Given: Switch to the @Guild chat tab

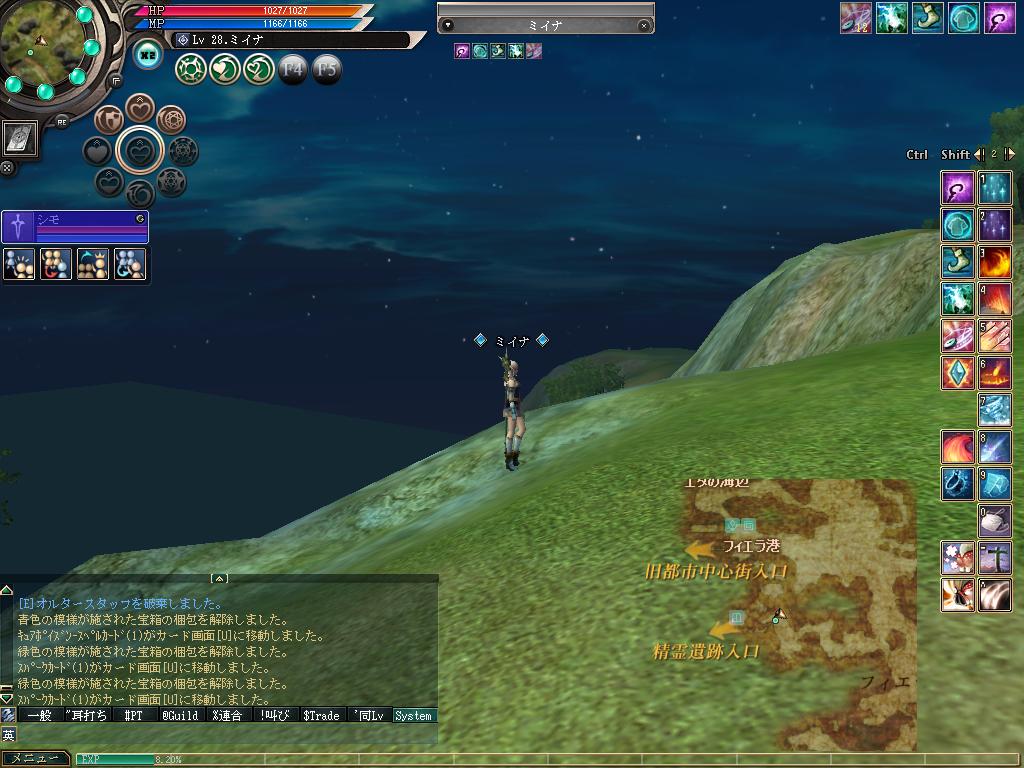Looking at the screenshot, I should tap(180, 716).
